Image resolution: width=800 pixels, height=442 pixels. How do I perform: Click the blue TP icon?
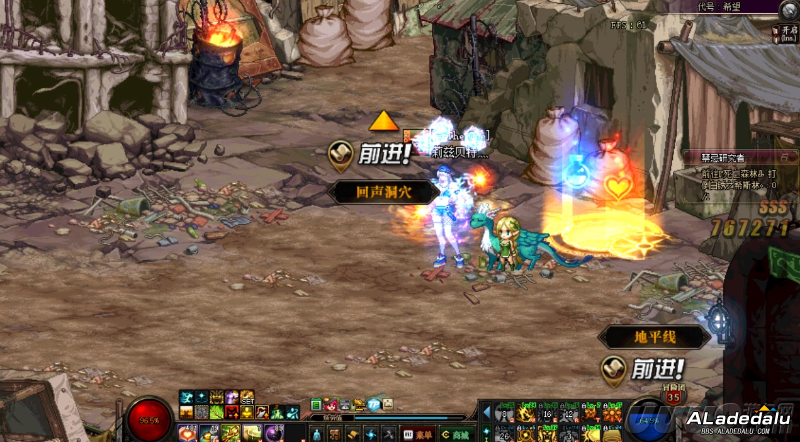tap(374, 404)
